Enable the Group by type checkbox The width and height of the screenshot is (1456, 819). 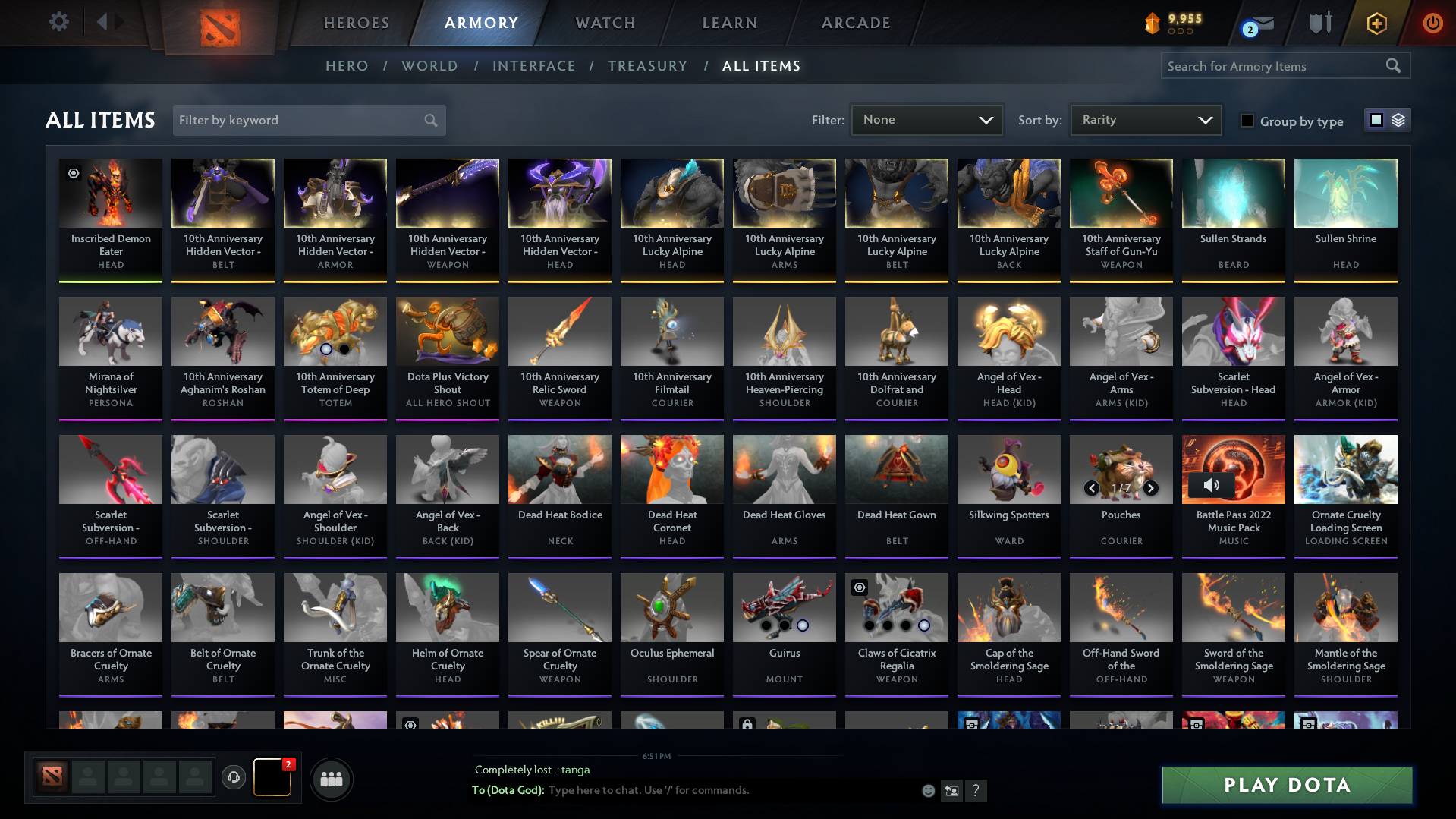(1247, 121)
